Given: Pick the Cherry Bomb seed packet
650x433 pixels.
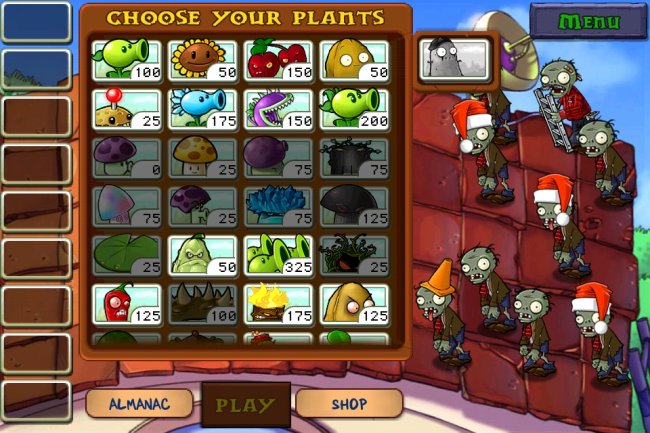Looking at the screenshot, I should pyautogui.click(x=277, y=60).
